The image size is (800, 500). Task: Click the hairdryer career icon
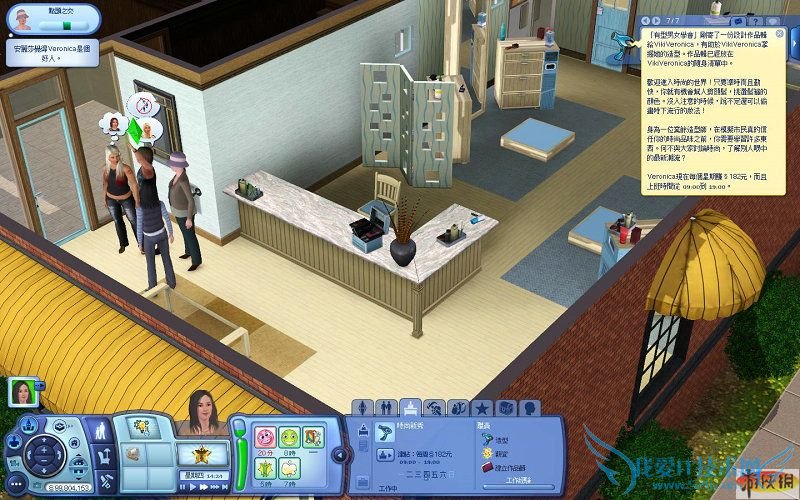[385, 434]
